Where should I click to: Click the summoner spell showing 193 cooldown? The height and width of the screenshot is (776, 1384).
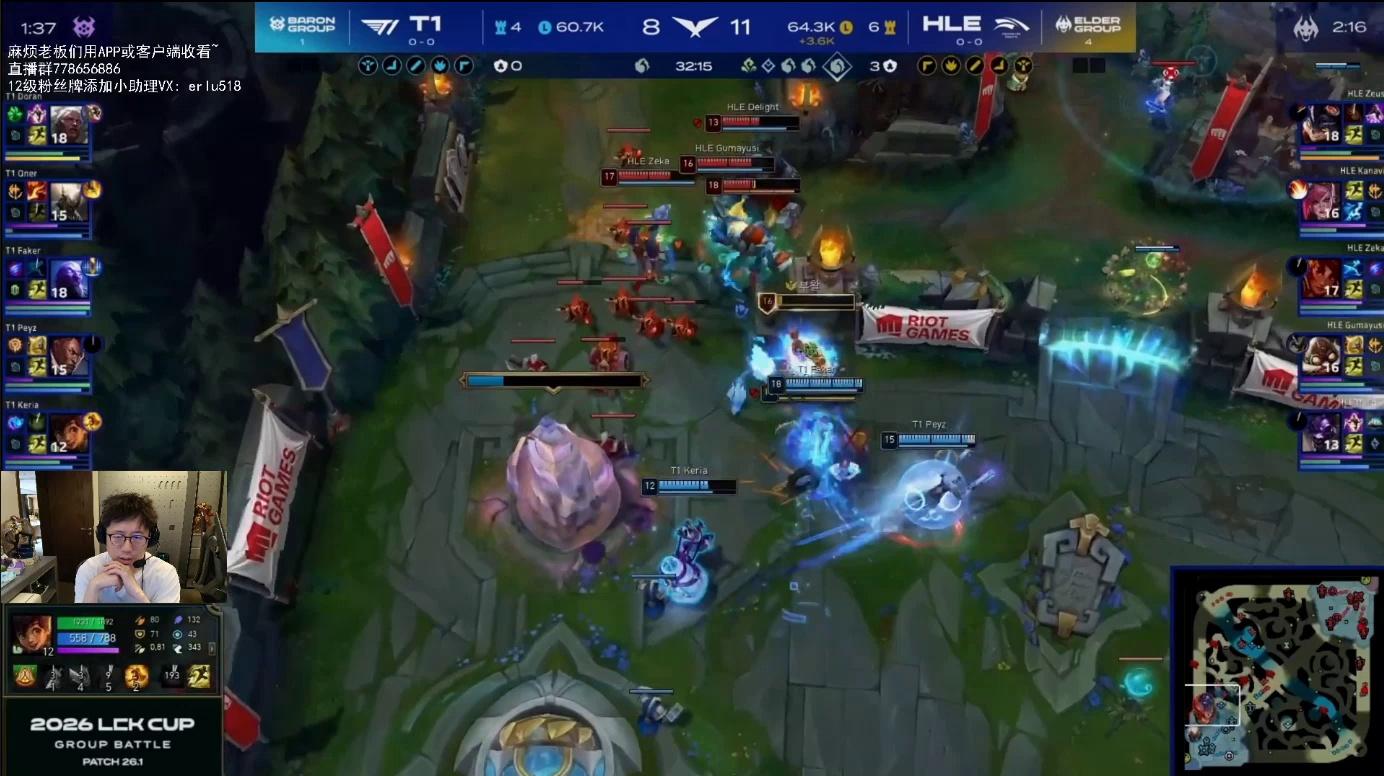click(170, 677)
